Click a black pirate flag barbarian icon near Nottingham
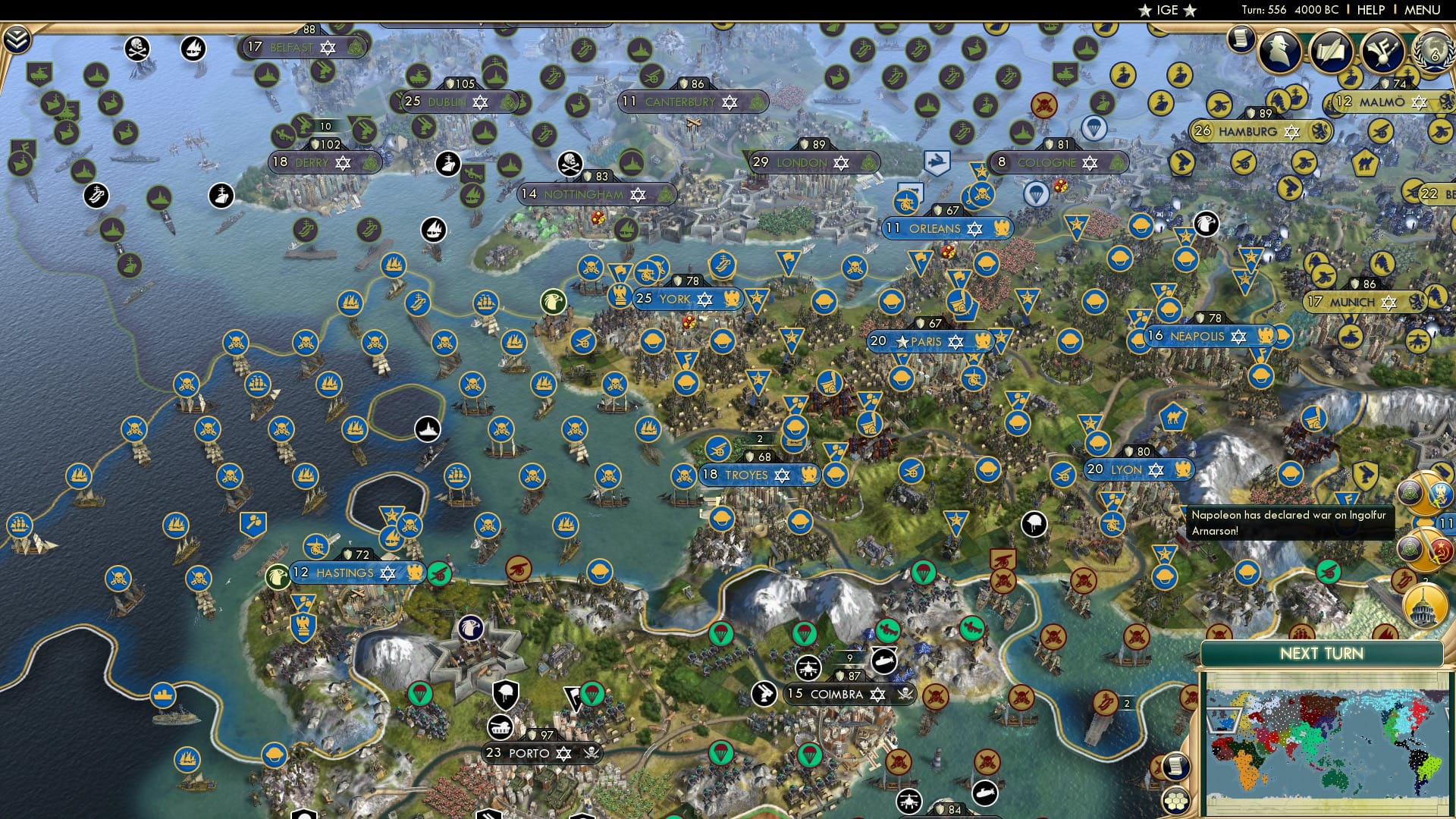 pyautogui.click(x=569, y=164)
